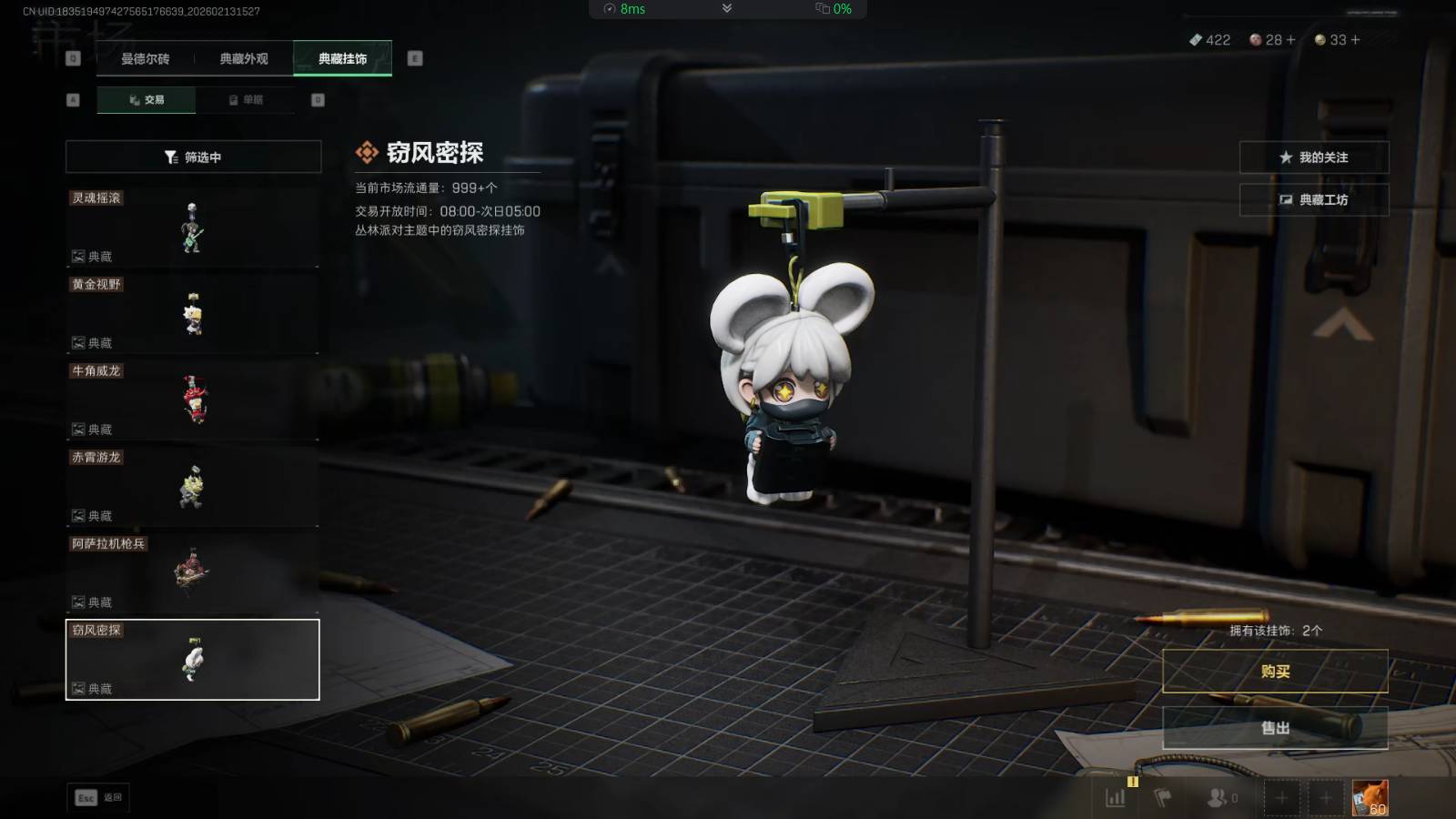Open the 单据 sub-tab
This screenshot has height=819, width=1456.
[x=246, y=100]
